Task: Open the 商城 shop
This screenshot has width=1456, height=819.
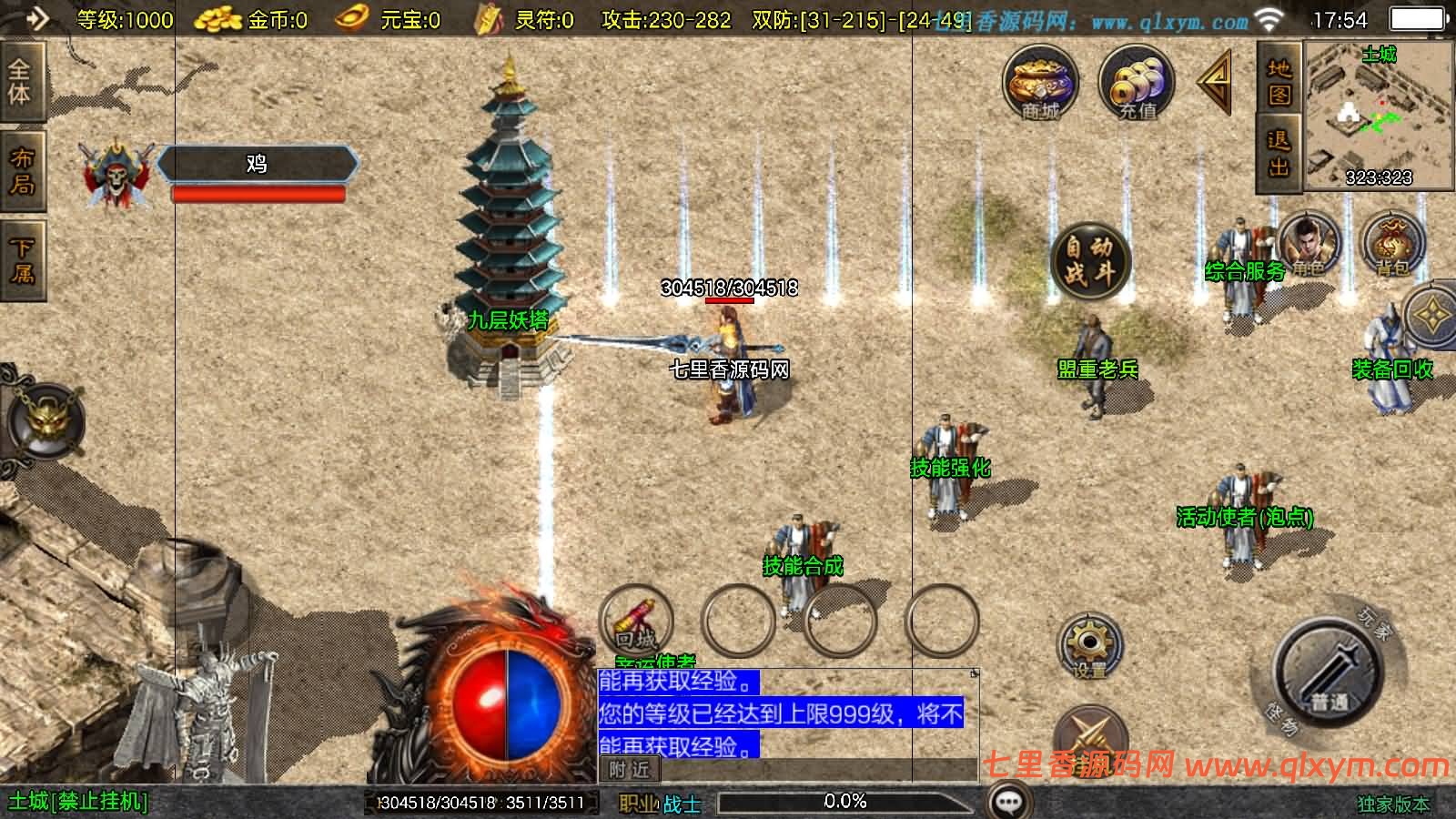Action: point(1040,84)
